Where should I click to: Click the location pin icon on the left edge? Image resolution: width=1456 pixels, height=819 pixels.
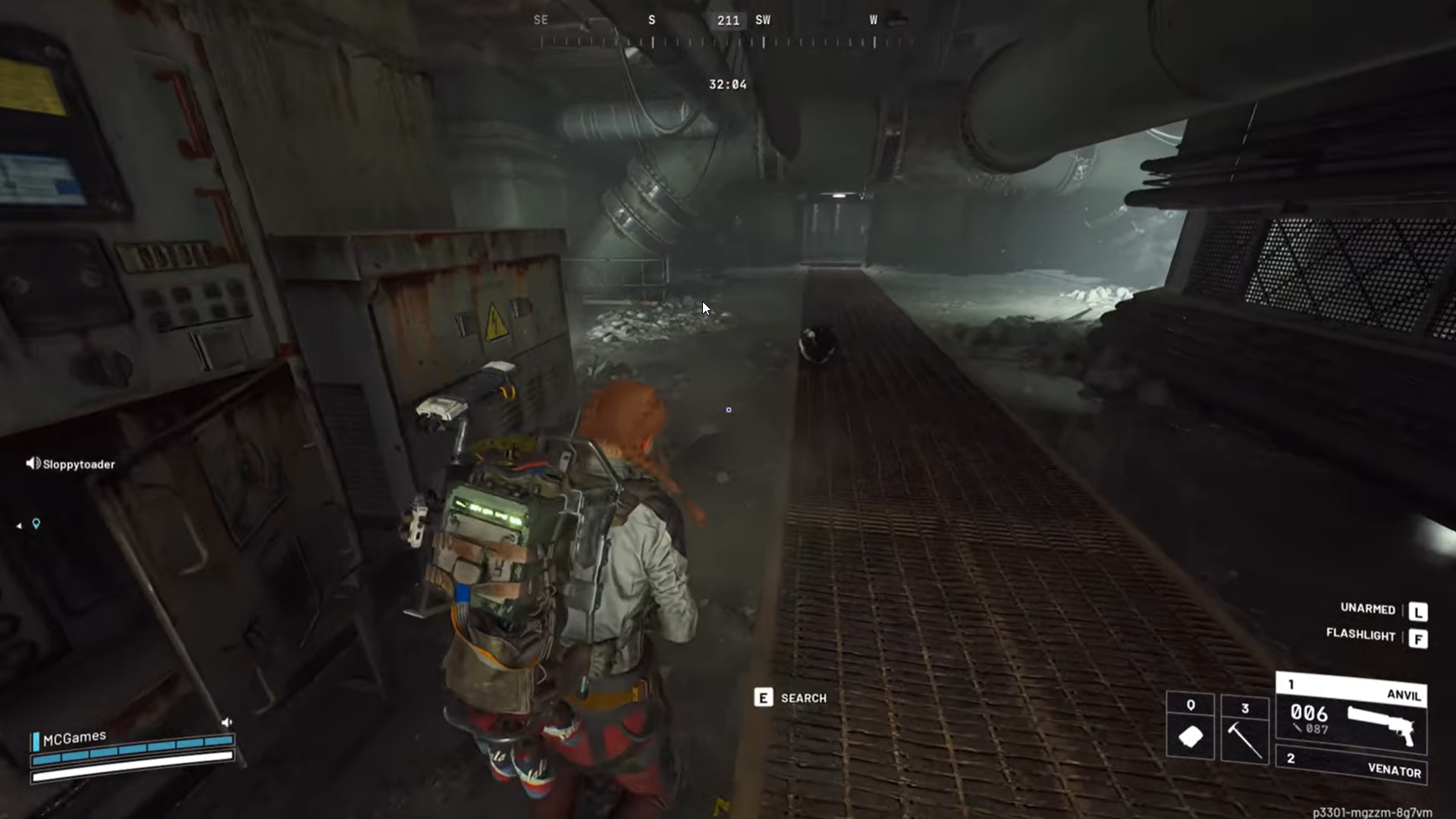35,523
